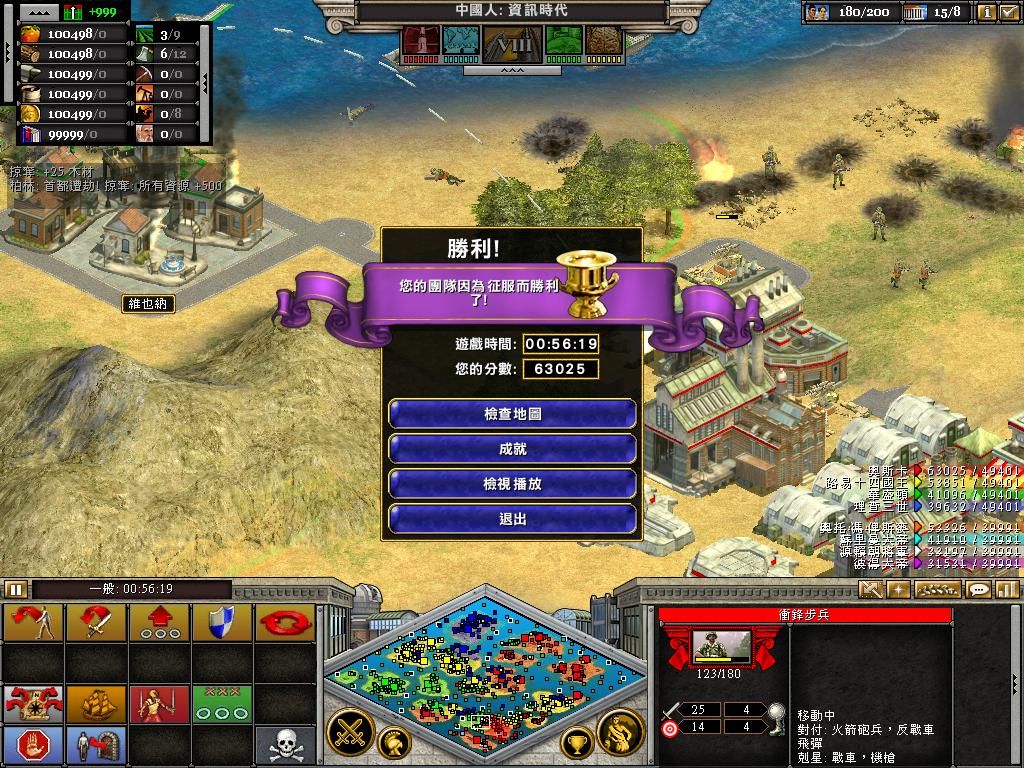Select the red stop-hand command

tap(33, 745)
